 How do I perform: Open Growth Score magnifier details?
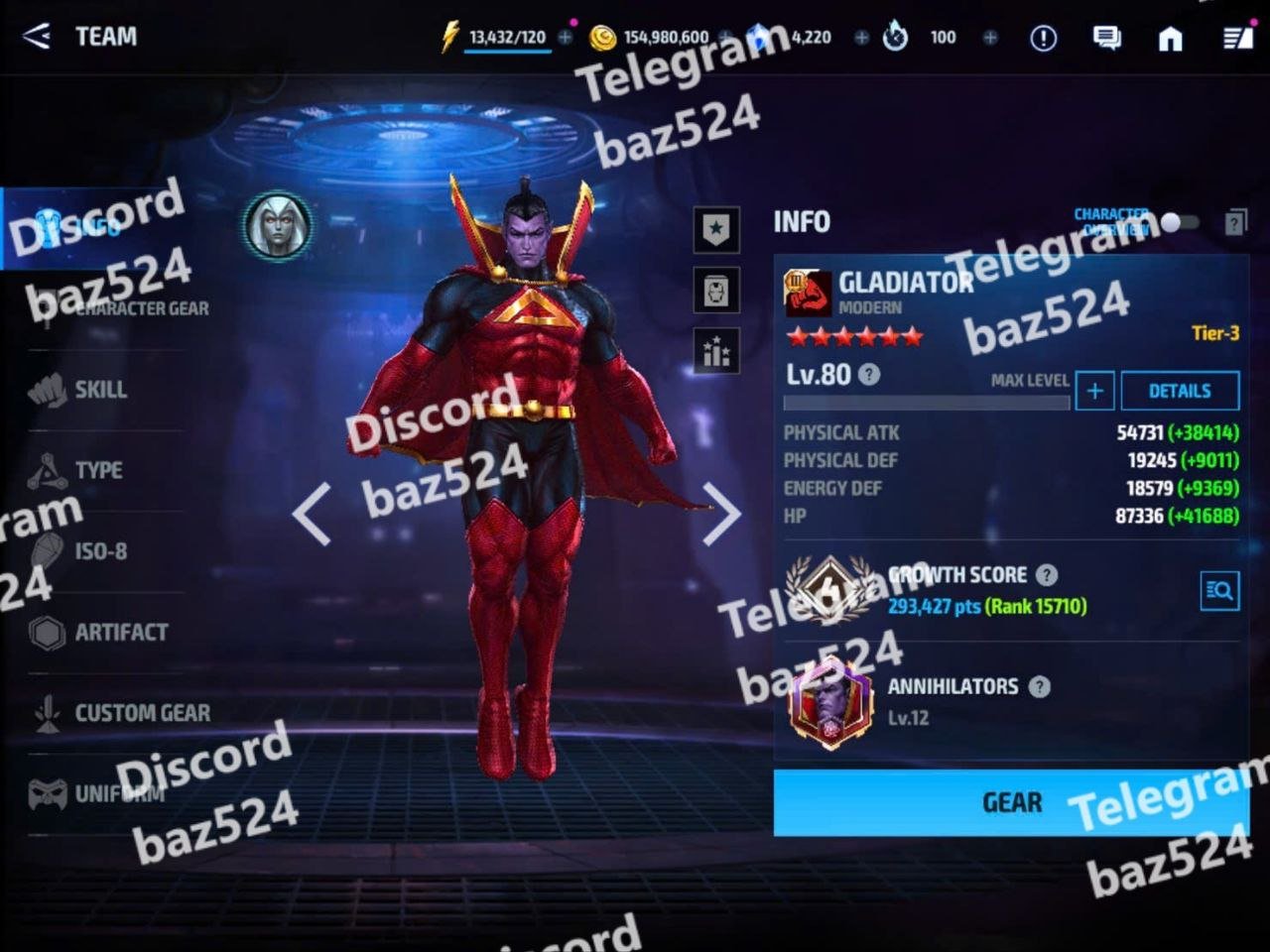click(1218, 592)
